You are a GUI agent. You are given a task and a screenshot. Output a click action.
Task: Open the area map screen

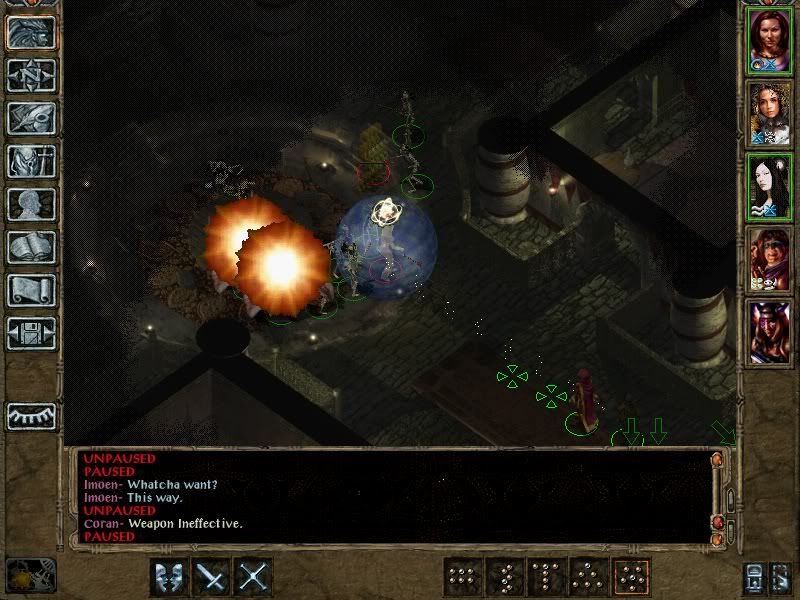pos(31,74)
